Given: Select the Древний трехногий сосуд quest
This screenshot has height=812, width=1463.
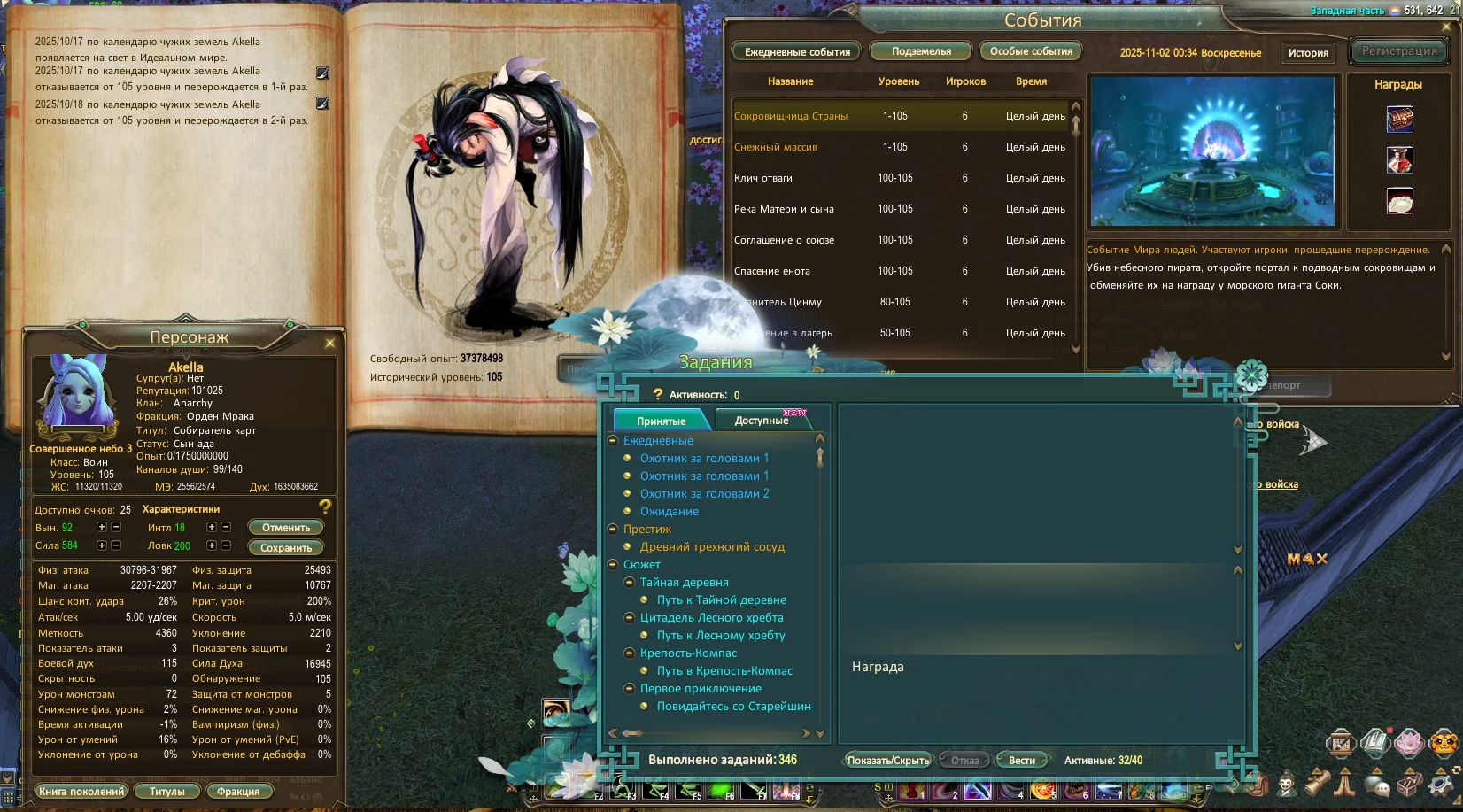Looking at the screenshot, I should click(x=712, y=547).
